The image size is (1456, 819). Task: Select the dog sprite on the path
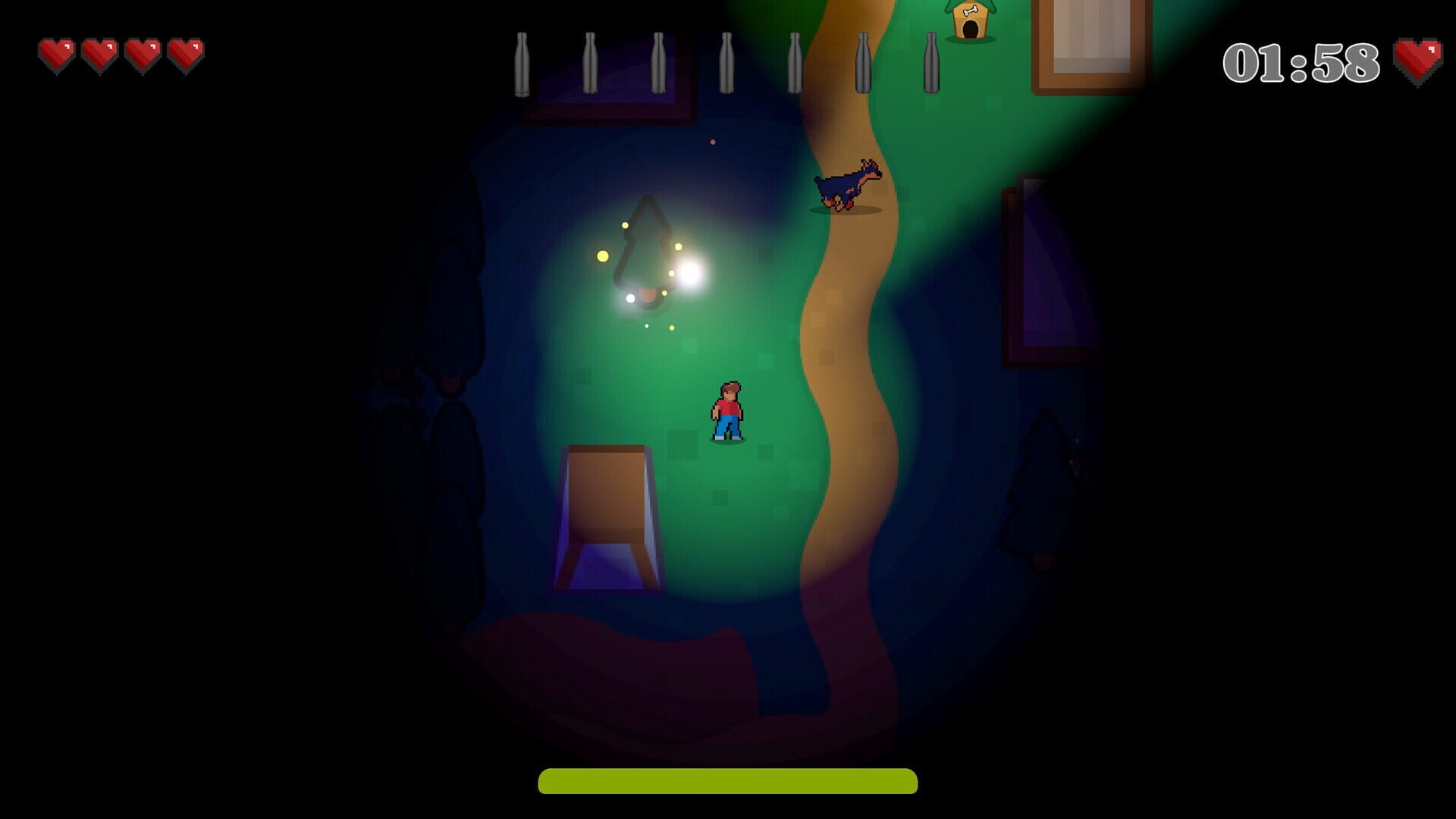tap(847, 186)
